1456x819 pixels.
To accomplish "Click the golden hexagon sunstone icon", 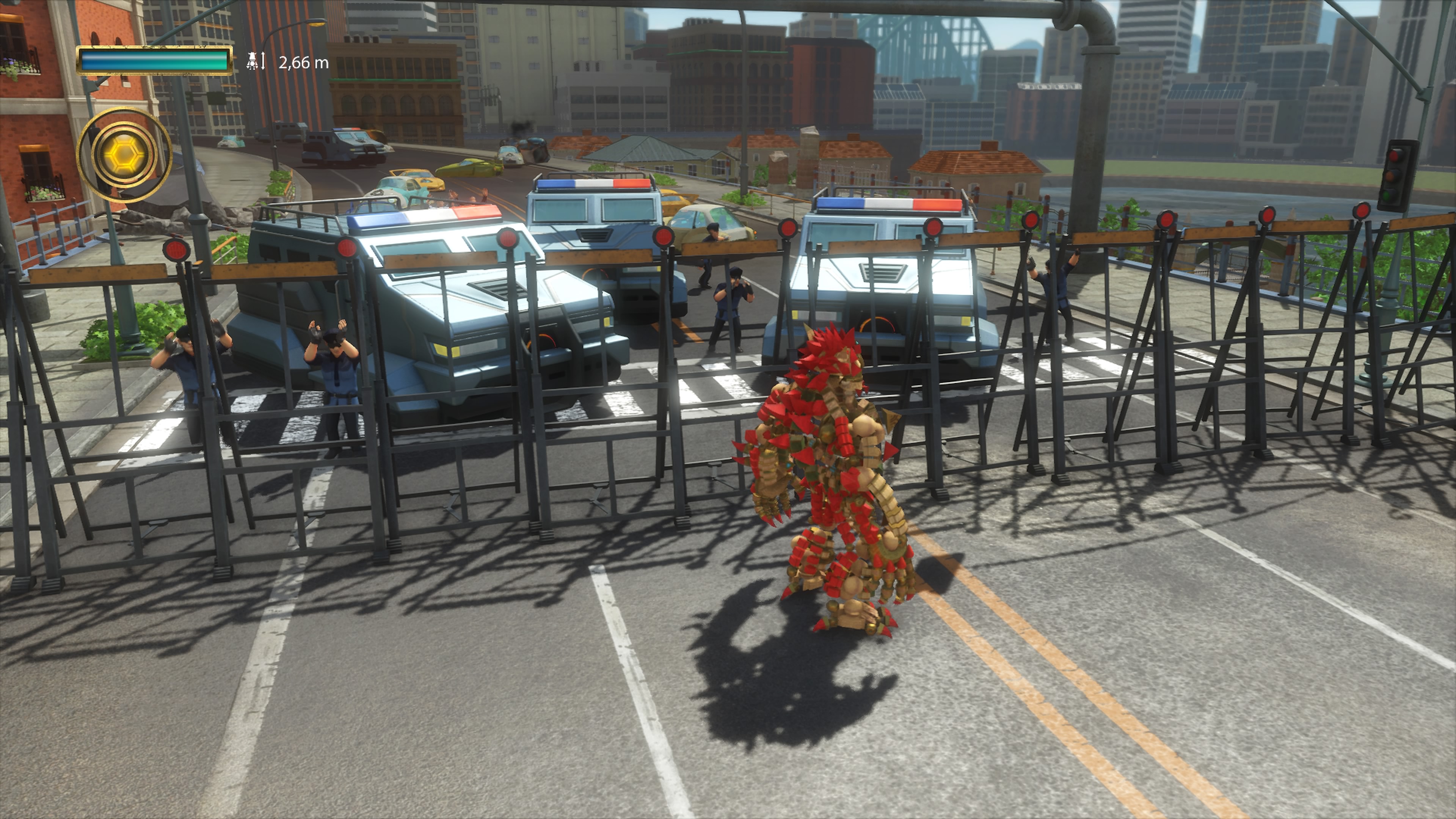I will (x=123, y=154).
